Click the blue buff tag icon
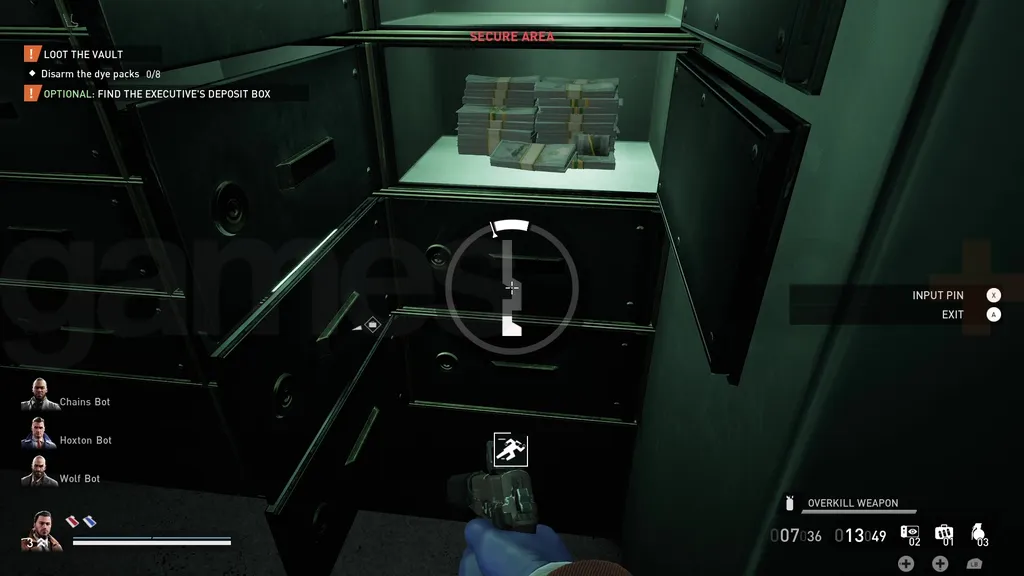1024x576 pixels. [89, 521]
